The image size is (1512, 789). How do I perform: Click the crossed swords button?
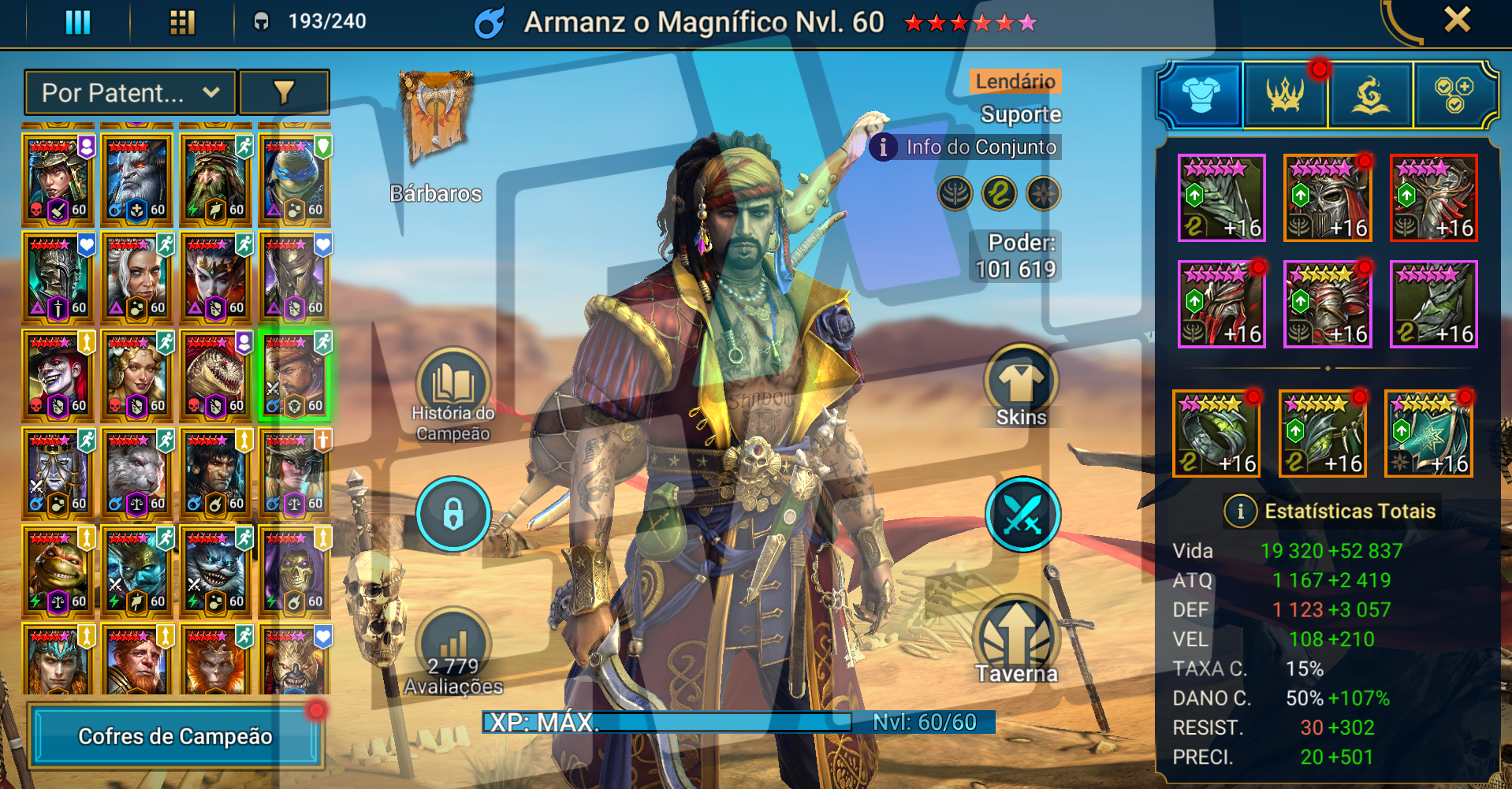[x=1022, y=514]
